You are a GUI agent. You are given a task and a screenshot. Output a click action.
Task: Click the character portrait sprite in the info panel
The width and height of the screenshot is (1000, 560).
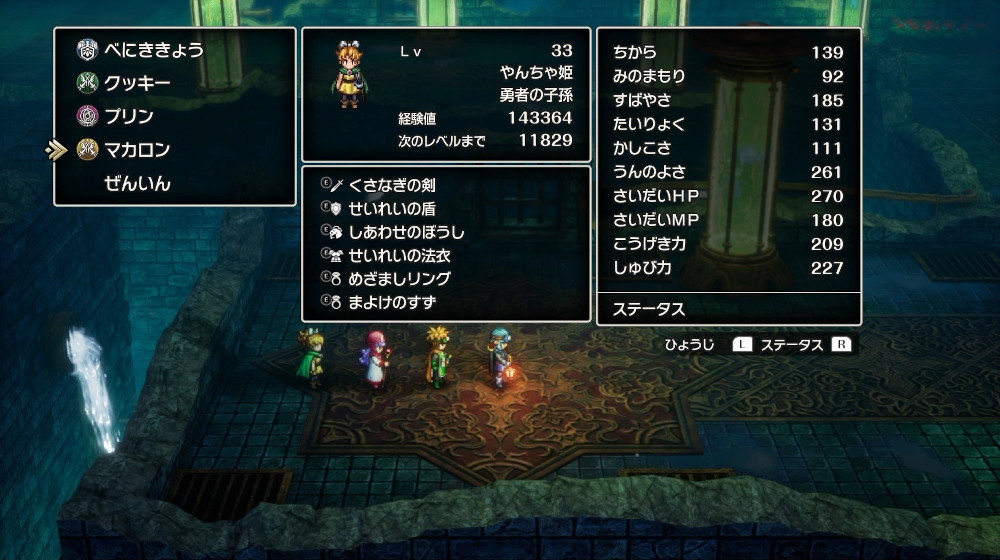point(349,73)
